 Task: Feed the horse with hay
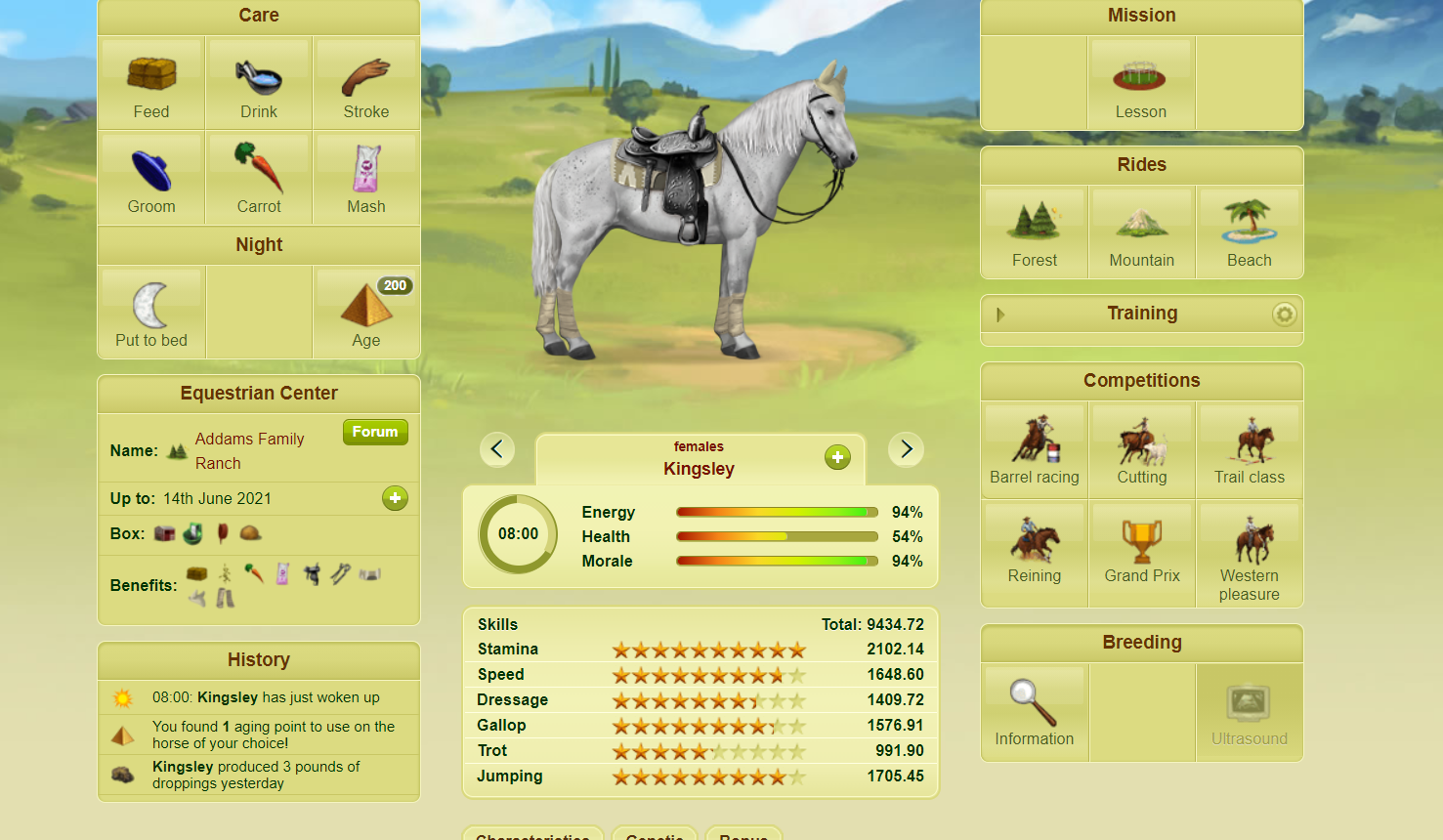tap(151, 84)
